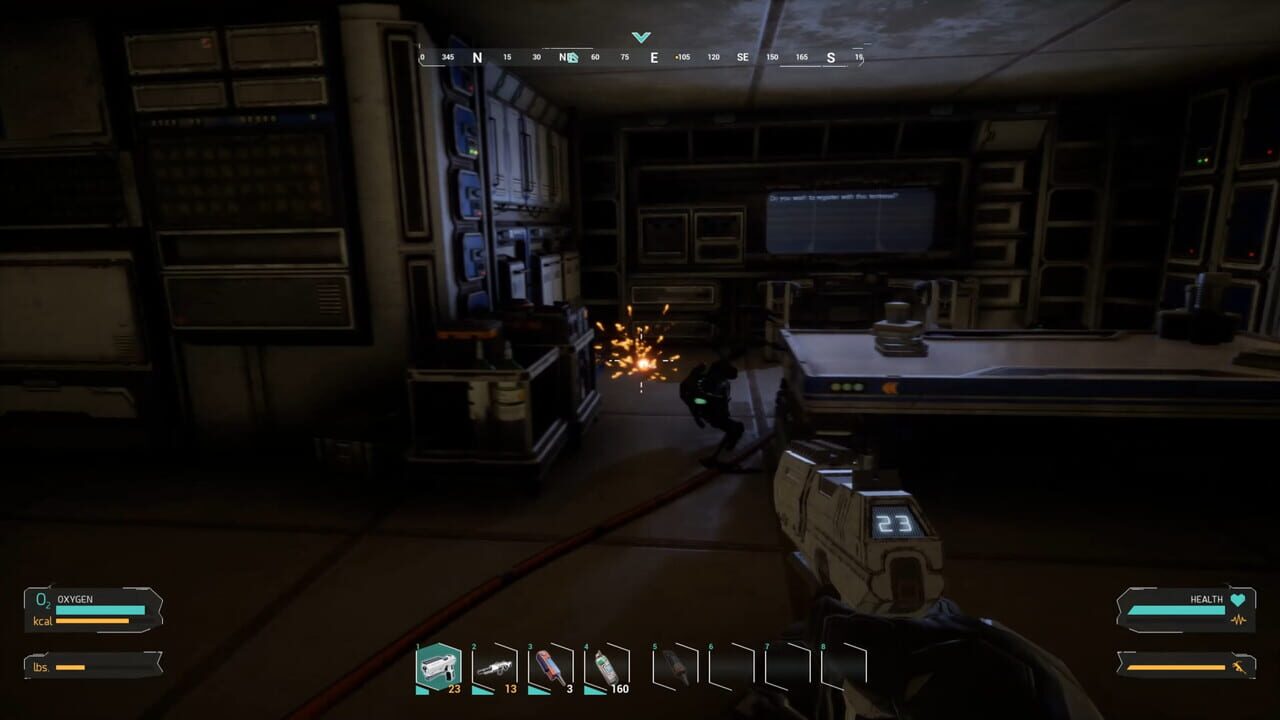Toggle the lbs. weight indicator
The width and height of the screenshot is (1280, 720).
tap(40, 667)
